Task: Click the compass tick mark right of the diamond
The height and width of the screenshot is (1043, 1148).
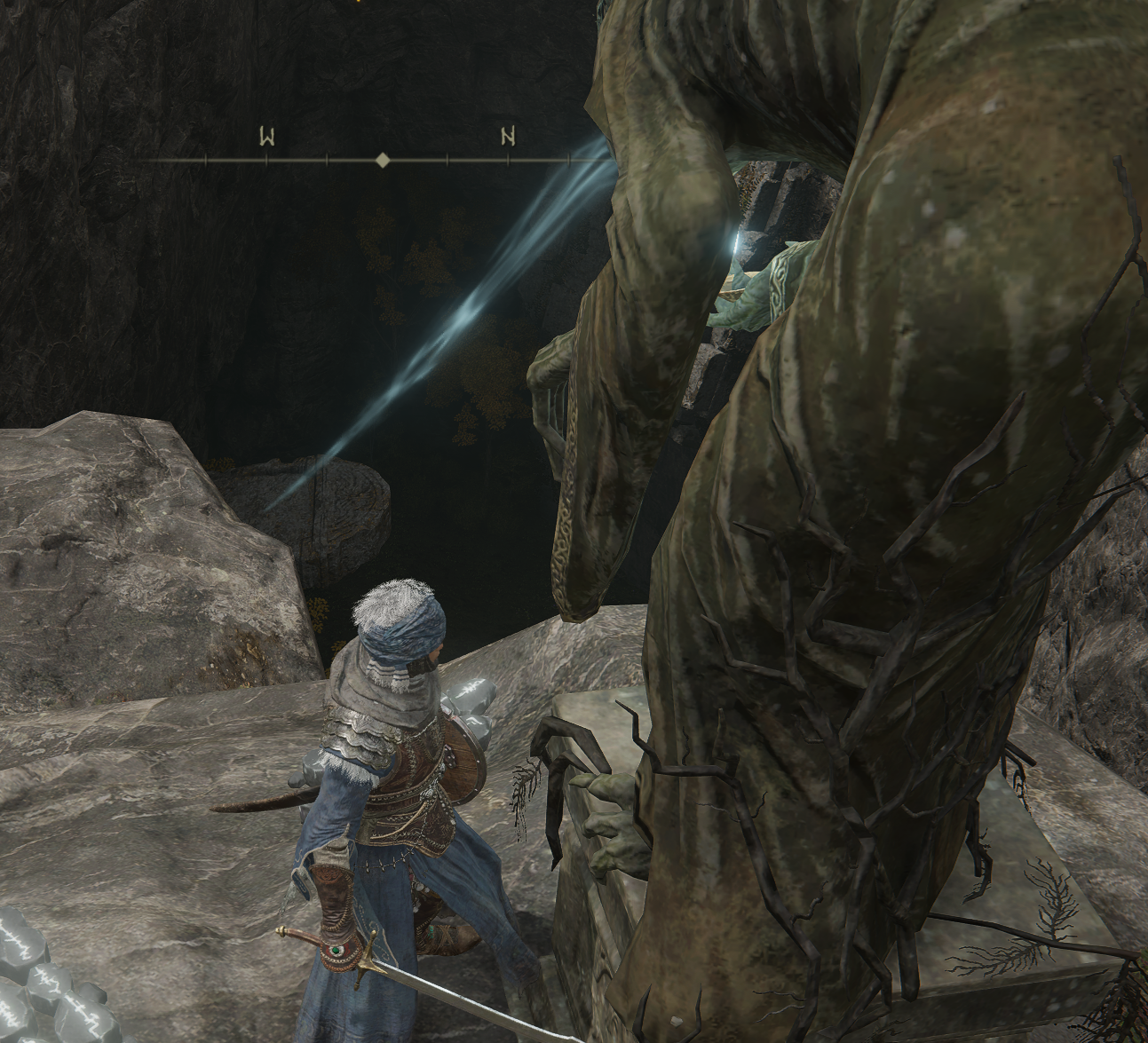Action: (447, 160)
